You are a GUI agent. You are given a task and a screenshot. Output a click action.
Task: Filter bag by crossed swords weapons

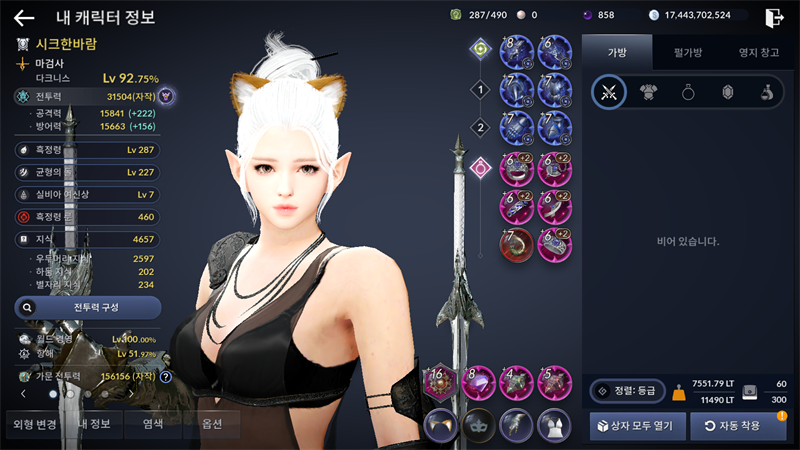click(x=609, y=93)
